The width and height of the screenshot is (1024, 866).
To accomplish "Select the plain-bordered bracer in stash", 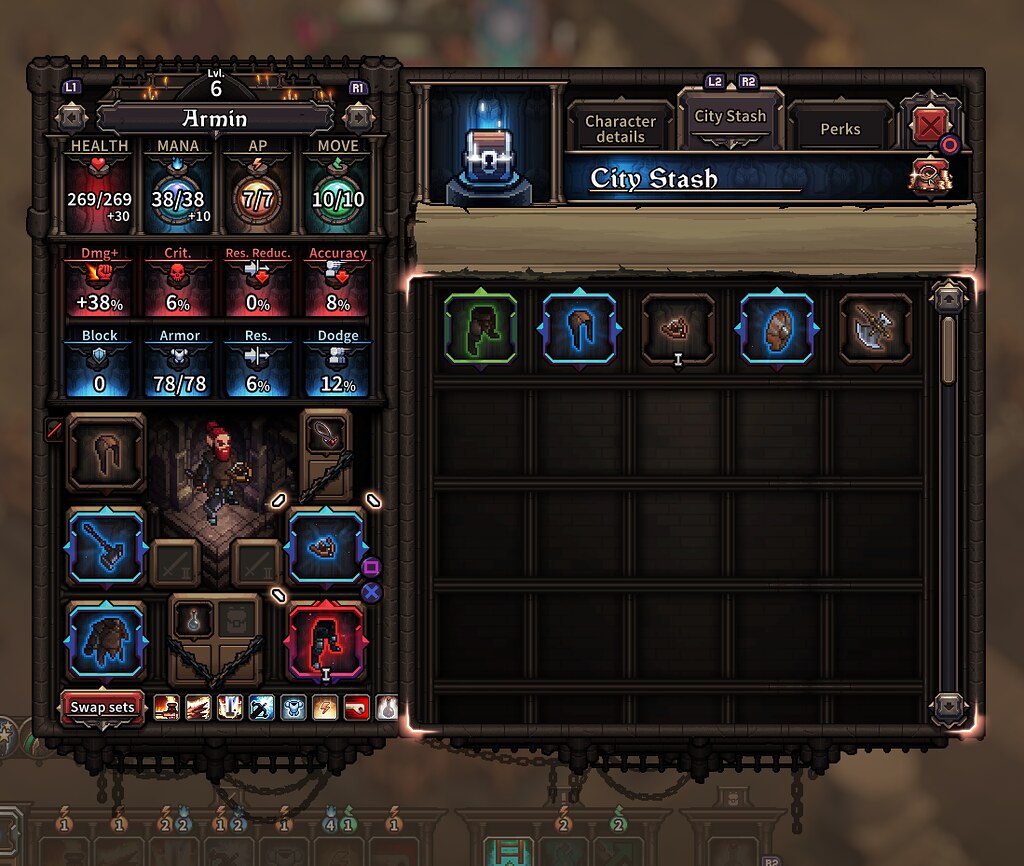I will [678, 329].
